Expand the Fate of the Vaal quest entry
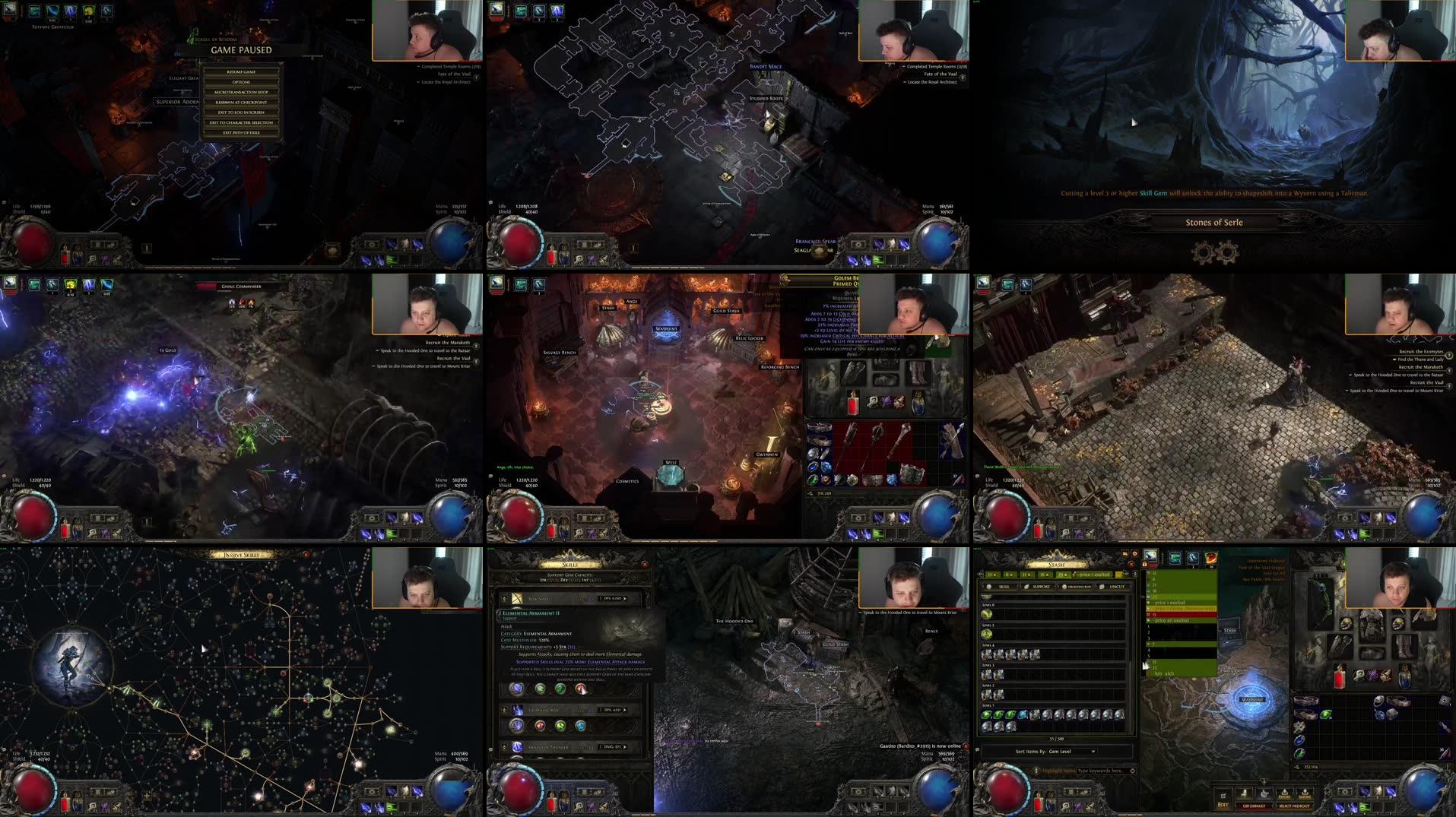 click(x=941, y=74)
